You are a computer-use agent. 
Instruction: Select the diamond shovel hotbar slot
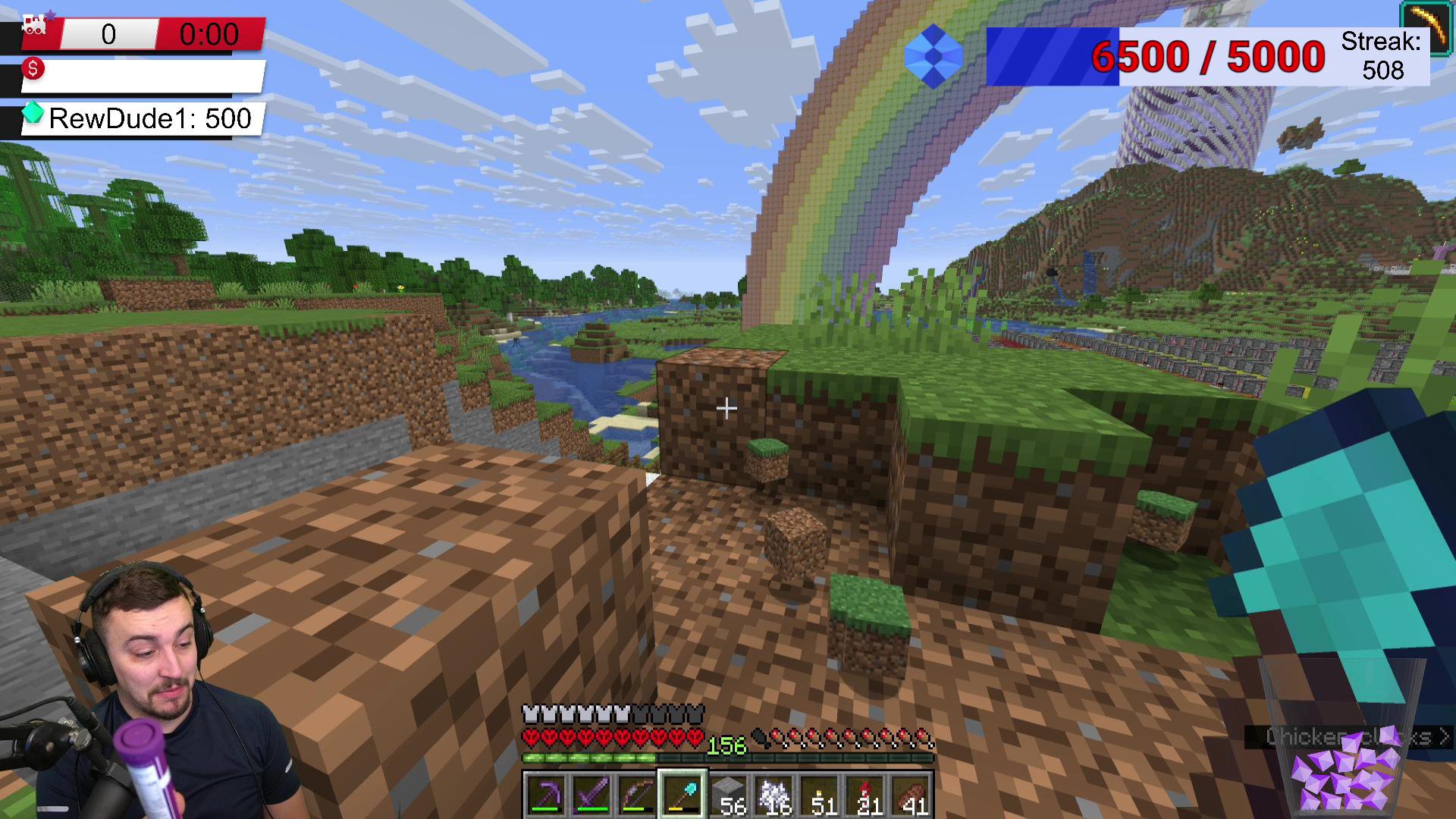click(x=682, y=795)
